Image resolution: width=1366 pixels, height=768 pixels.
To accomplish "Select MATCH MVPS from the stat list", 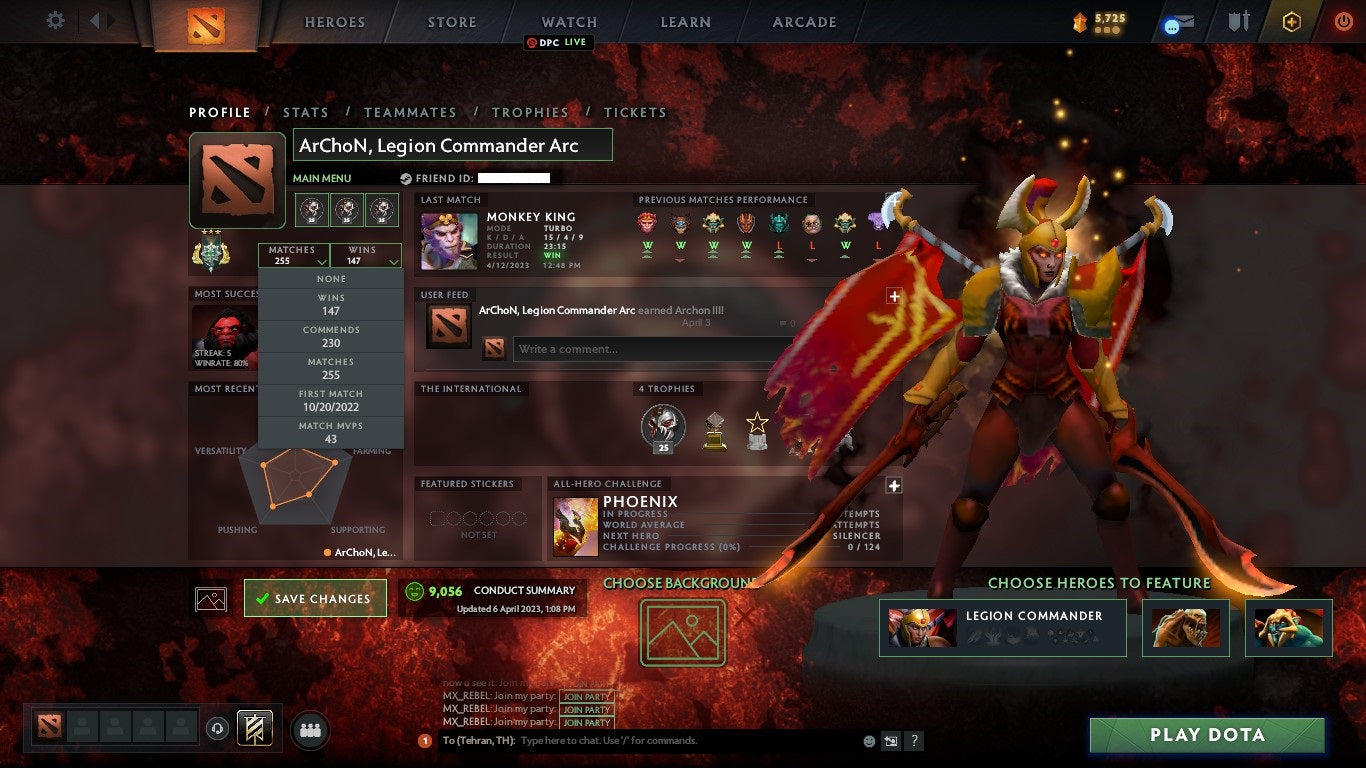I will (330, 432).
